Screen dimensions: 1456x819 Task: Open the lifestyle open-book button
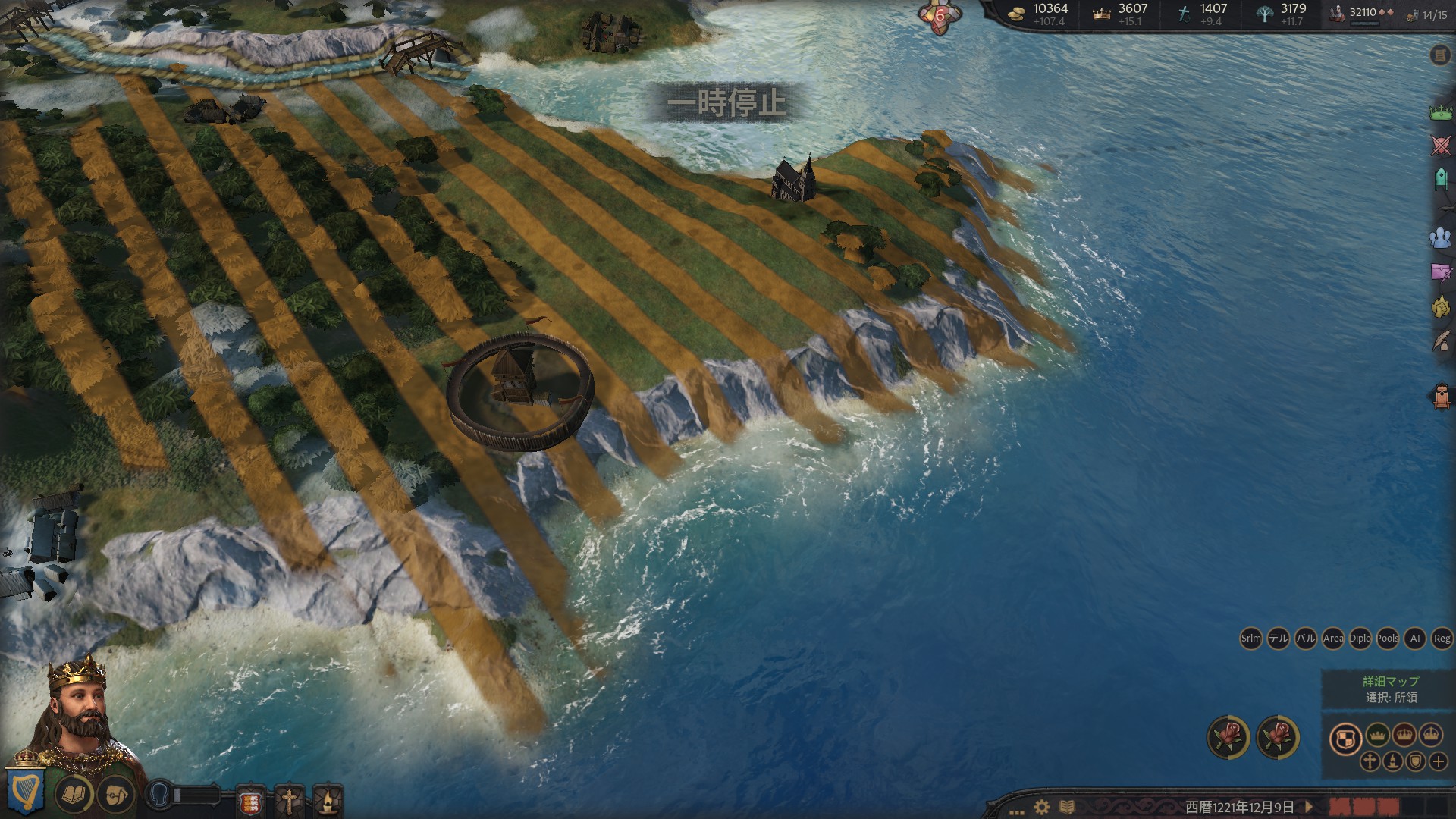pos(74,795)
